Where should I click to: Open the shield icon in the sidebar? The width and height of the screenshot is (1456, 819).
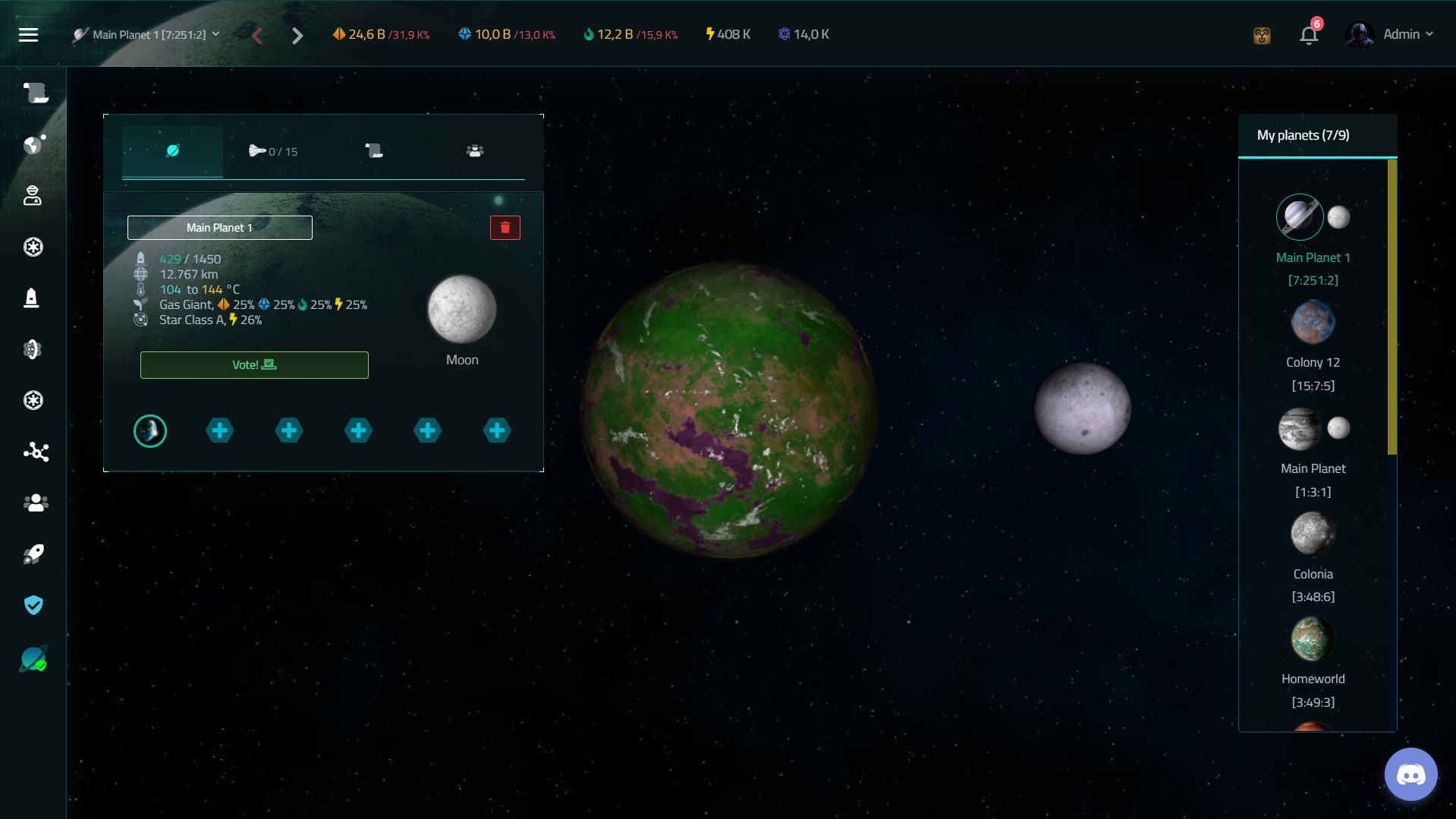pos(33,605)
